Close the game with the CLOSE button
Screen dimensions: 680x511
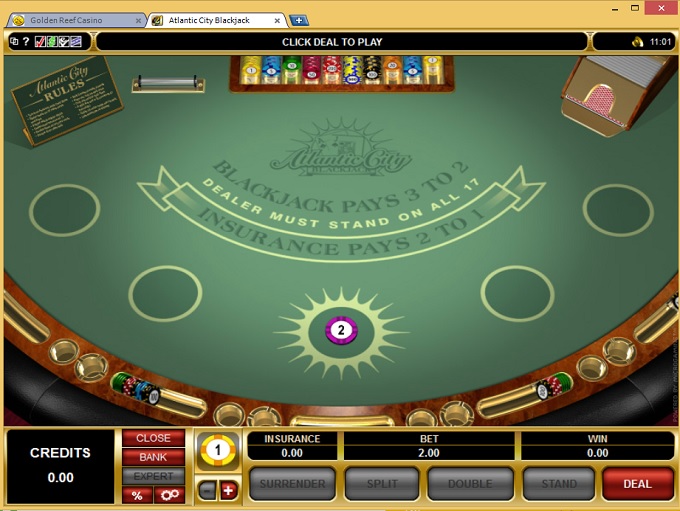pyautogui.click(x=153, y=439)
